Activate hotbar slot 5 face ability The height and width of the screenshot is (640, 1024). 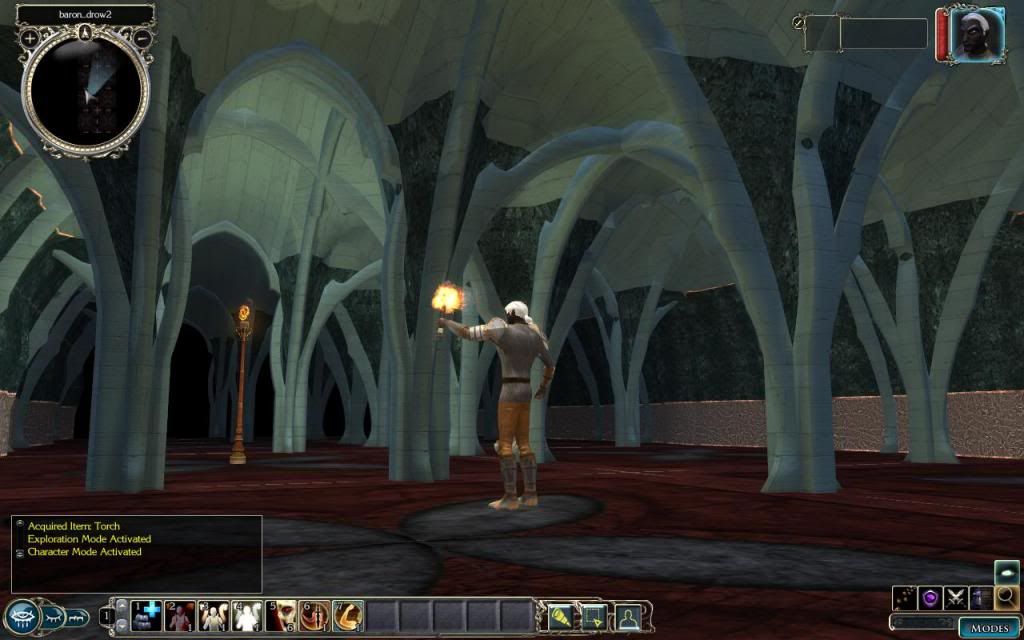(x=281, y=616)
